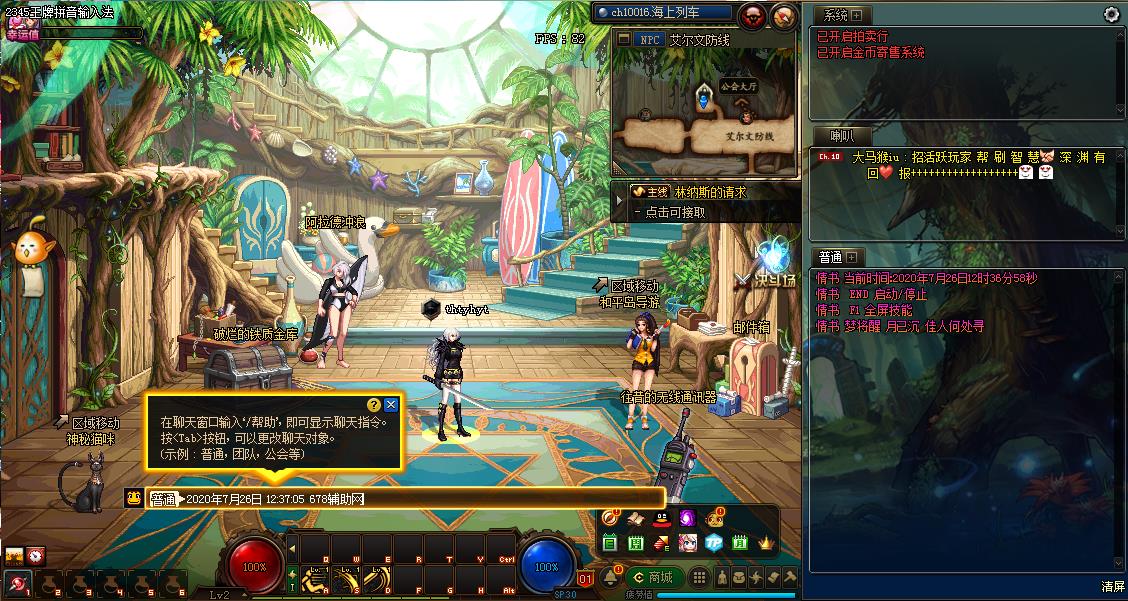Open the purple vortex icon
Viewport: 1128px width, 601px height.
click(x=687, y=519)
